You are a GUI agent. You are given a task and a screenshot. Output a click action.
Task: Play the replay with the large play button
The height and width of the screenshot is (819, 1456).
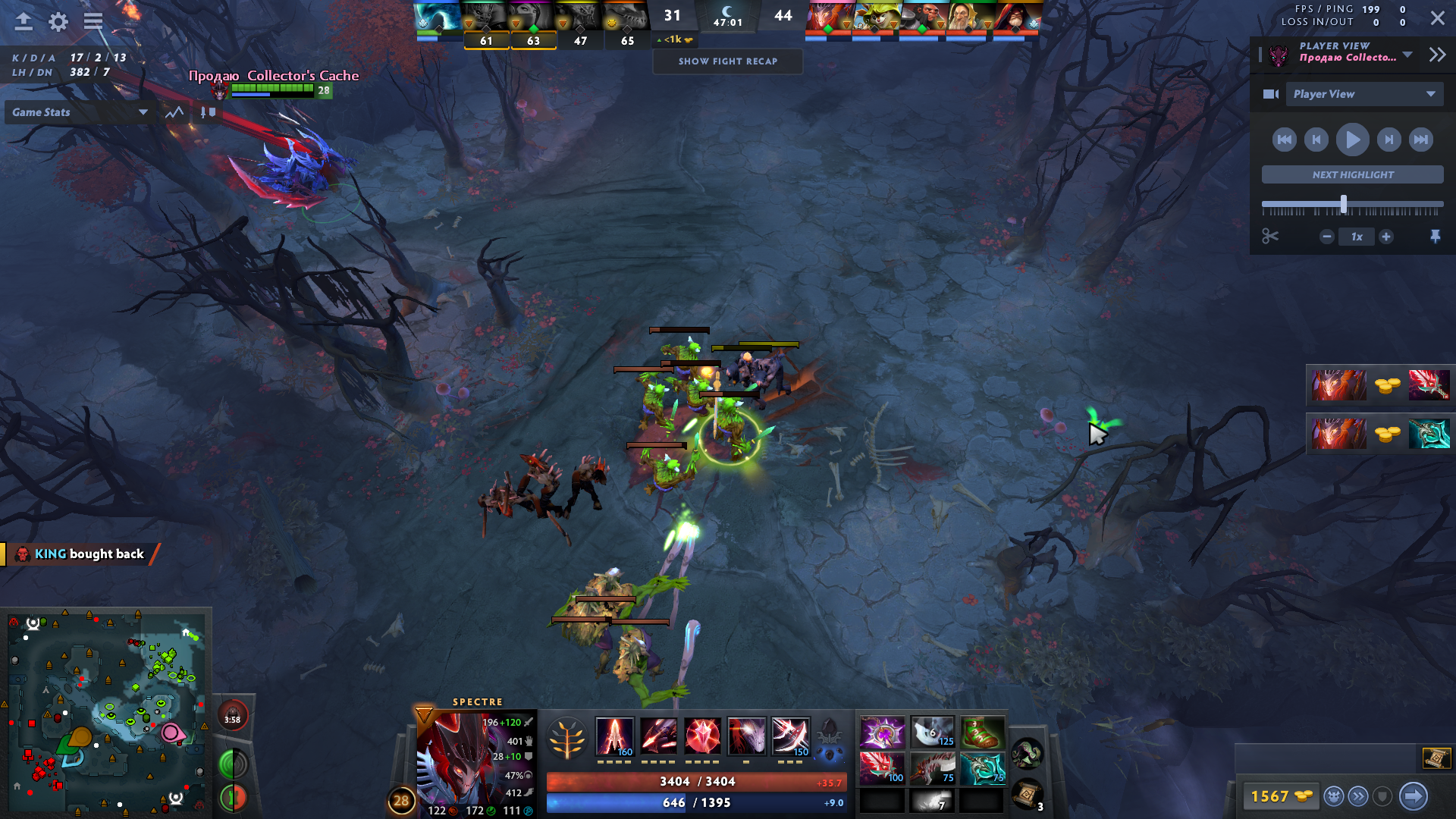(1352, 140)
